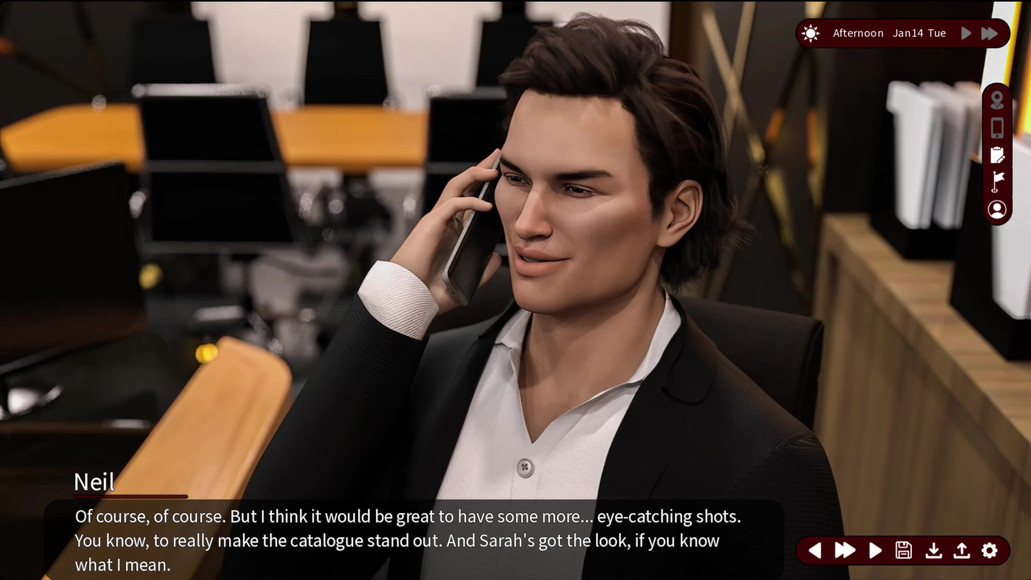Open the flag objectives icon
Screen dimensions: 1031x580
click(x=997, y=182)
